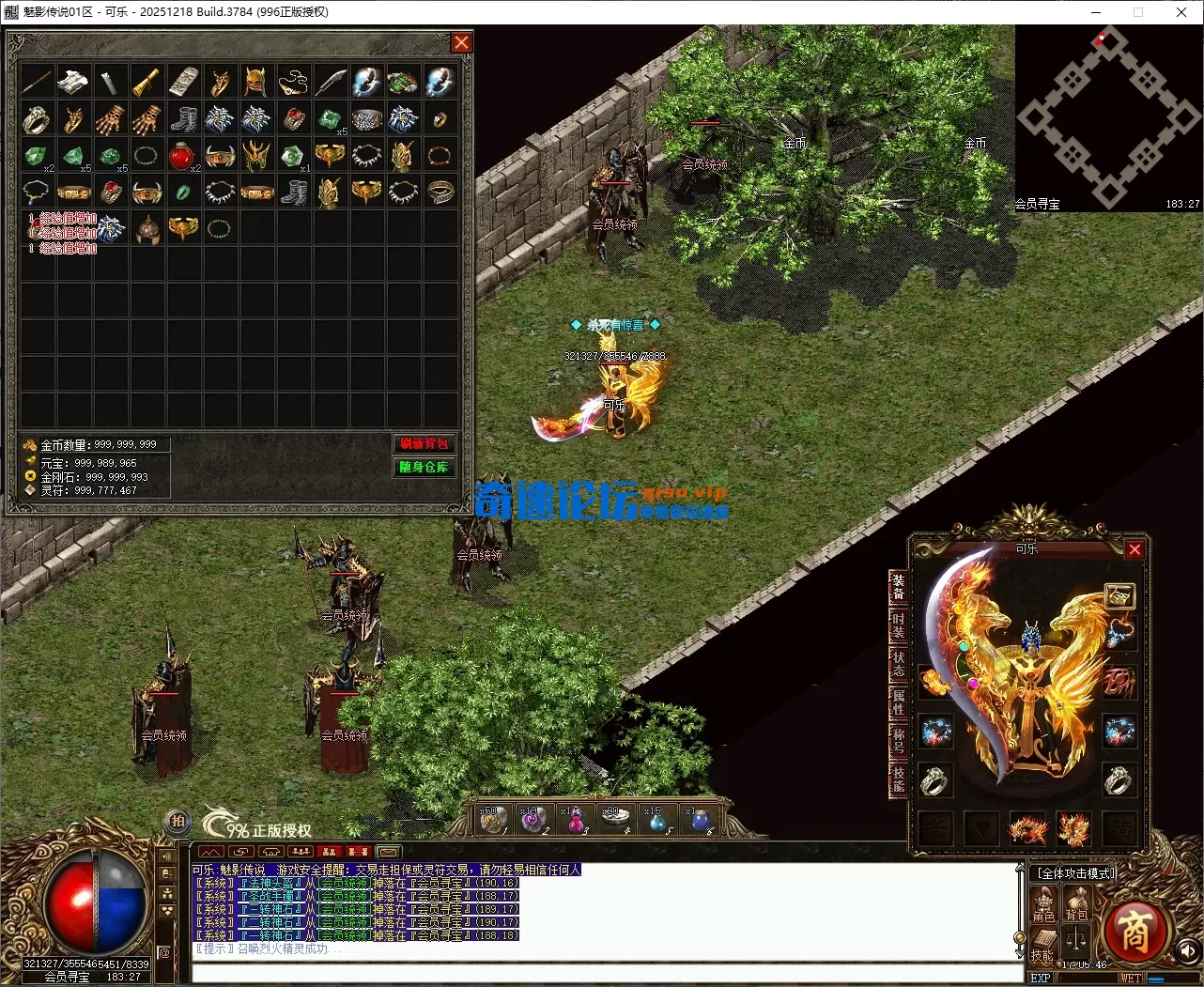Close the 可乐 character panel
This screenshot has width=1204, height=987.
tap(1135, 549)
